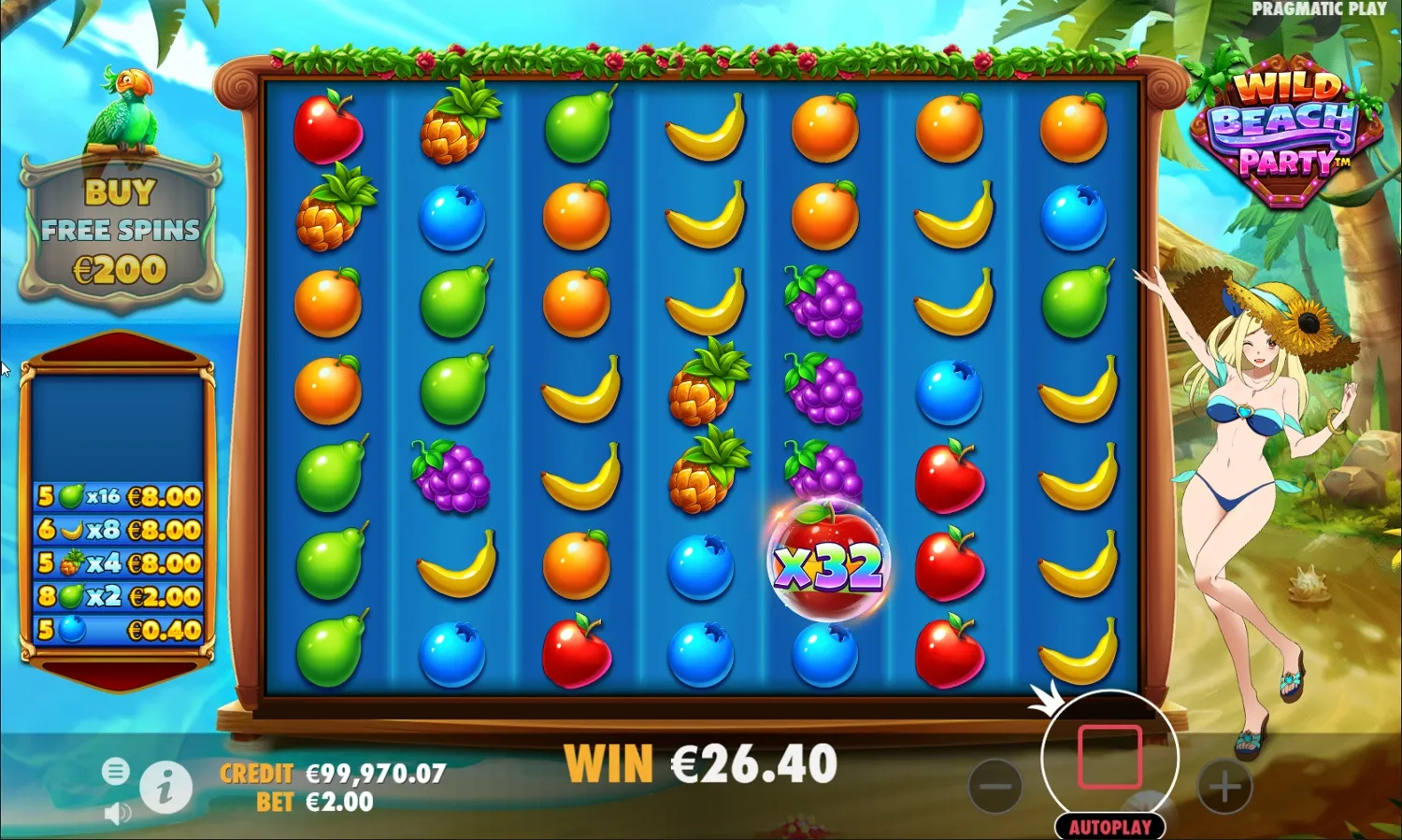The image size is (1402, 840).
Task: Click the banana x8 payout row
Action: [x=117, y=530]
